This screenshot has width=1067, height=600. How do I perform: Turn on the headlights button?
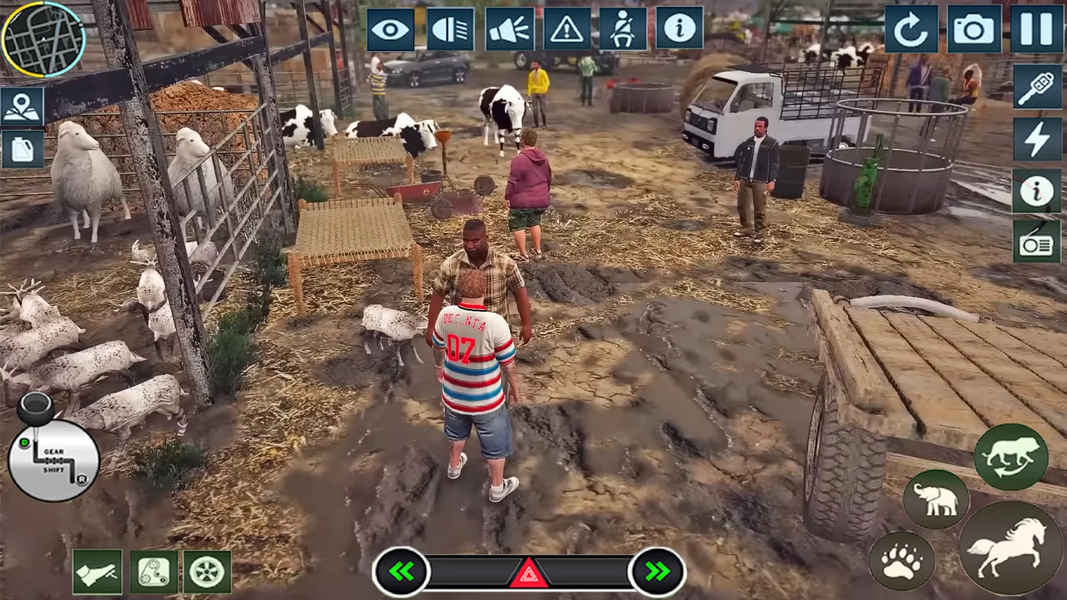coord(450,30)
